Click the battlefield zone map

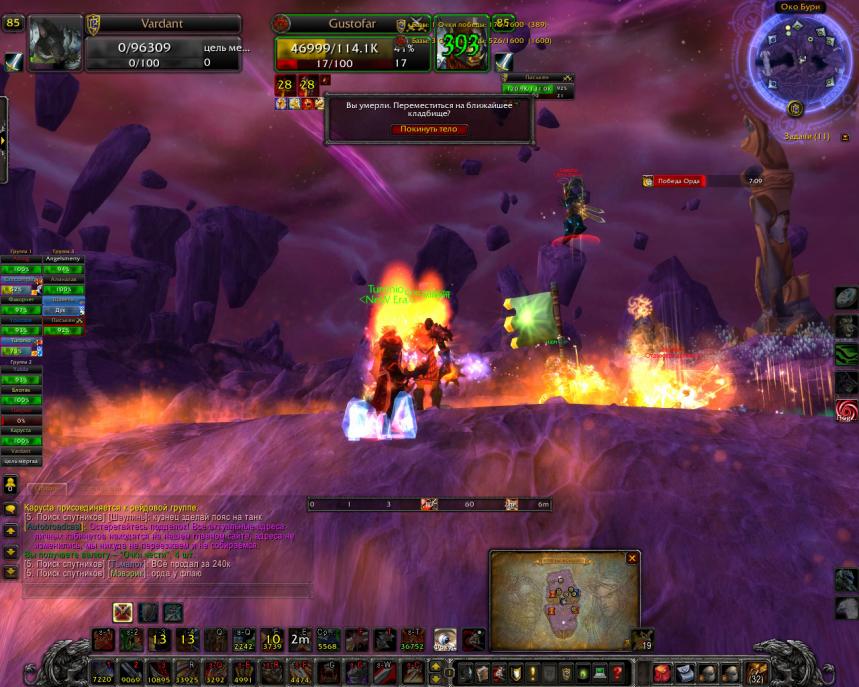click(x=563, y=604)
